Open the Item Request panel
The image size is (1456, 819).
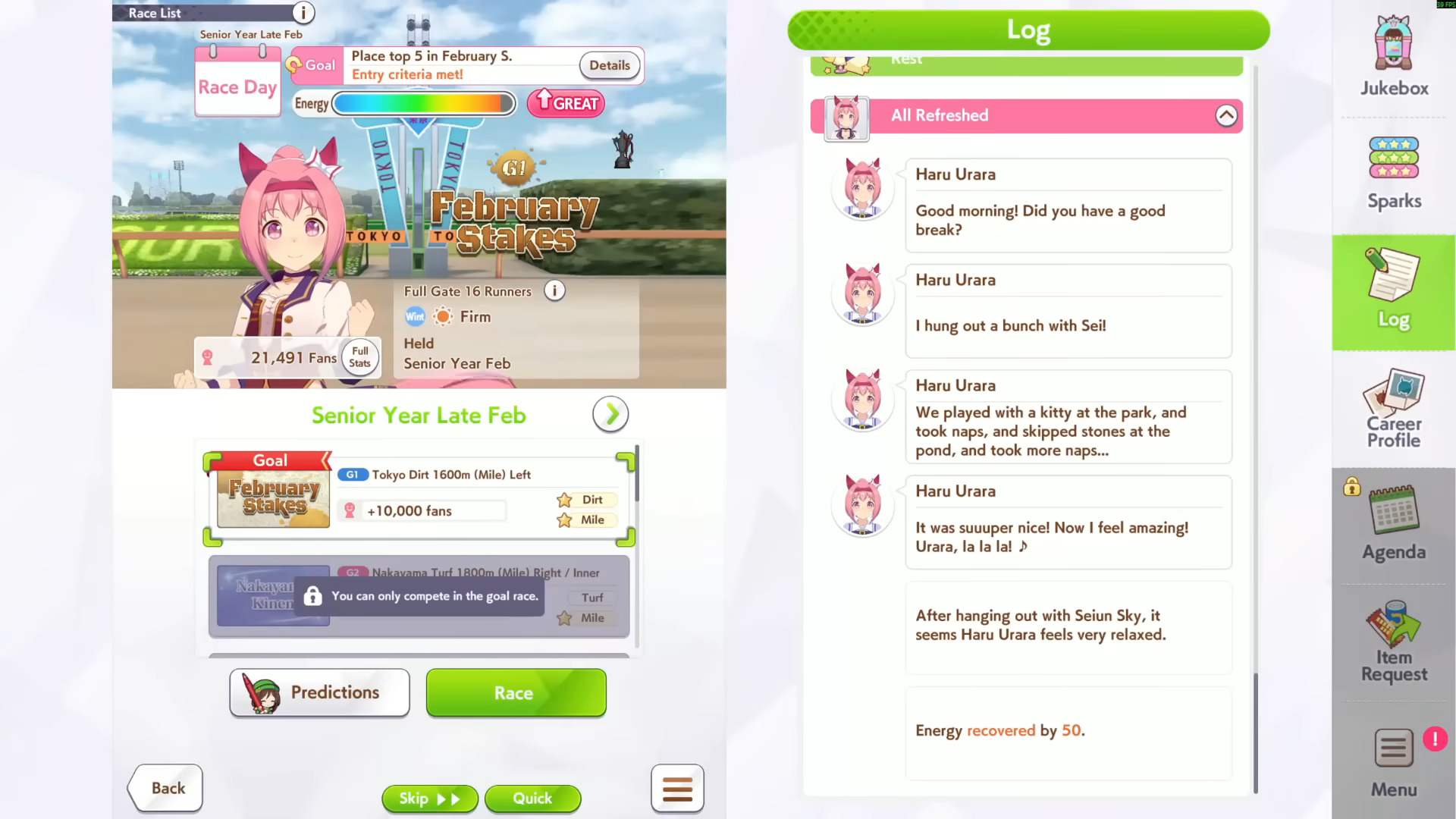pos(1394,643)
